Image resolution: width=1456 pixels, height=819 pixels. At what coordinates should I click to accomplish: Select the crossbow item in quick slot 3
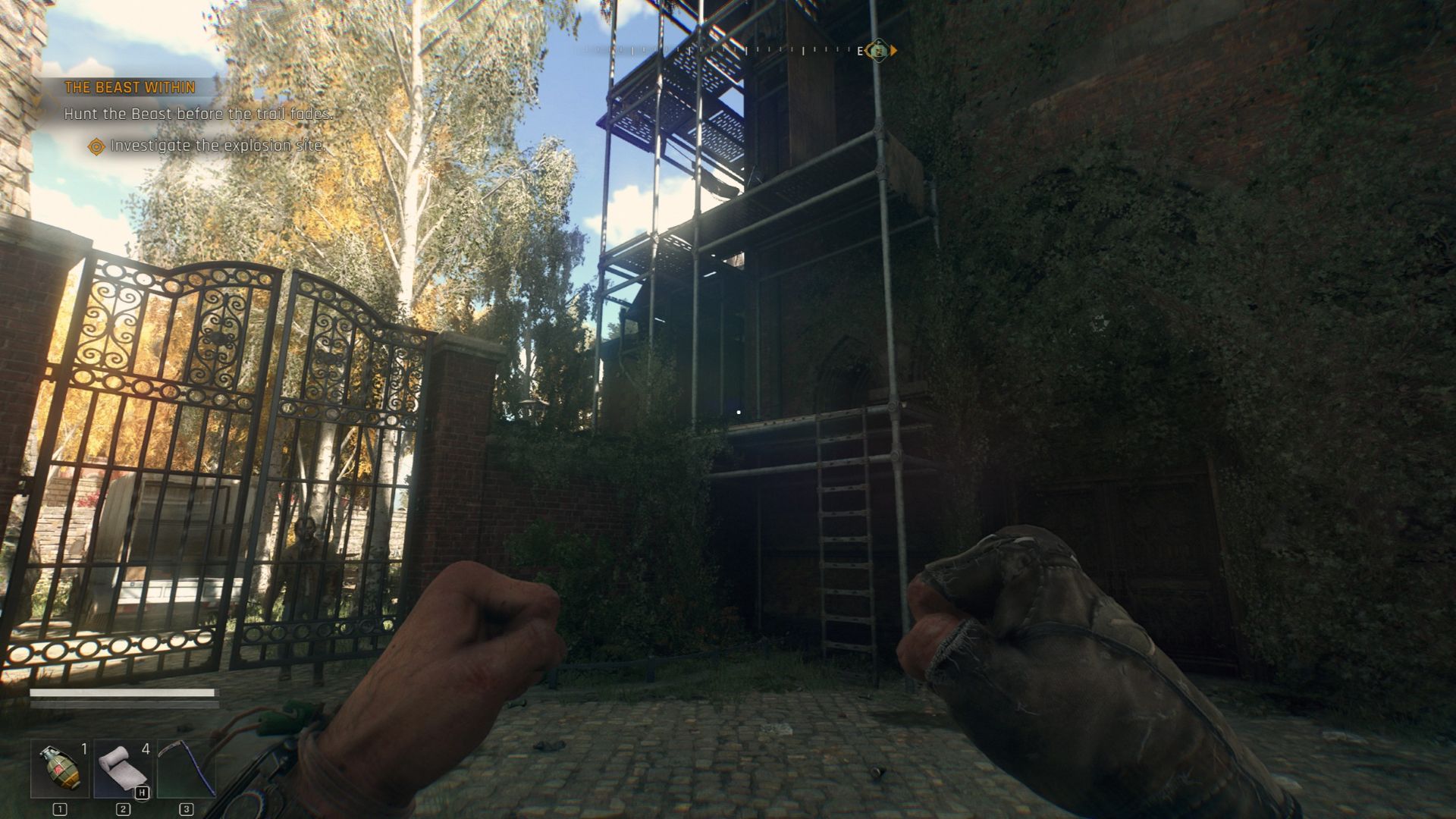[187, 769]
